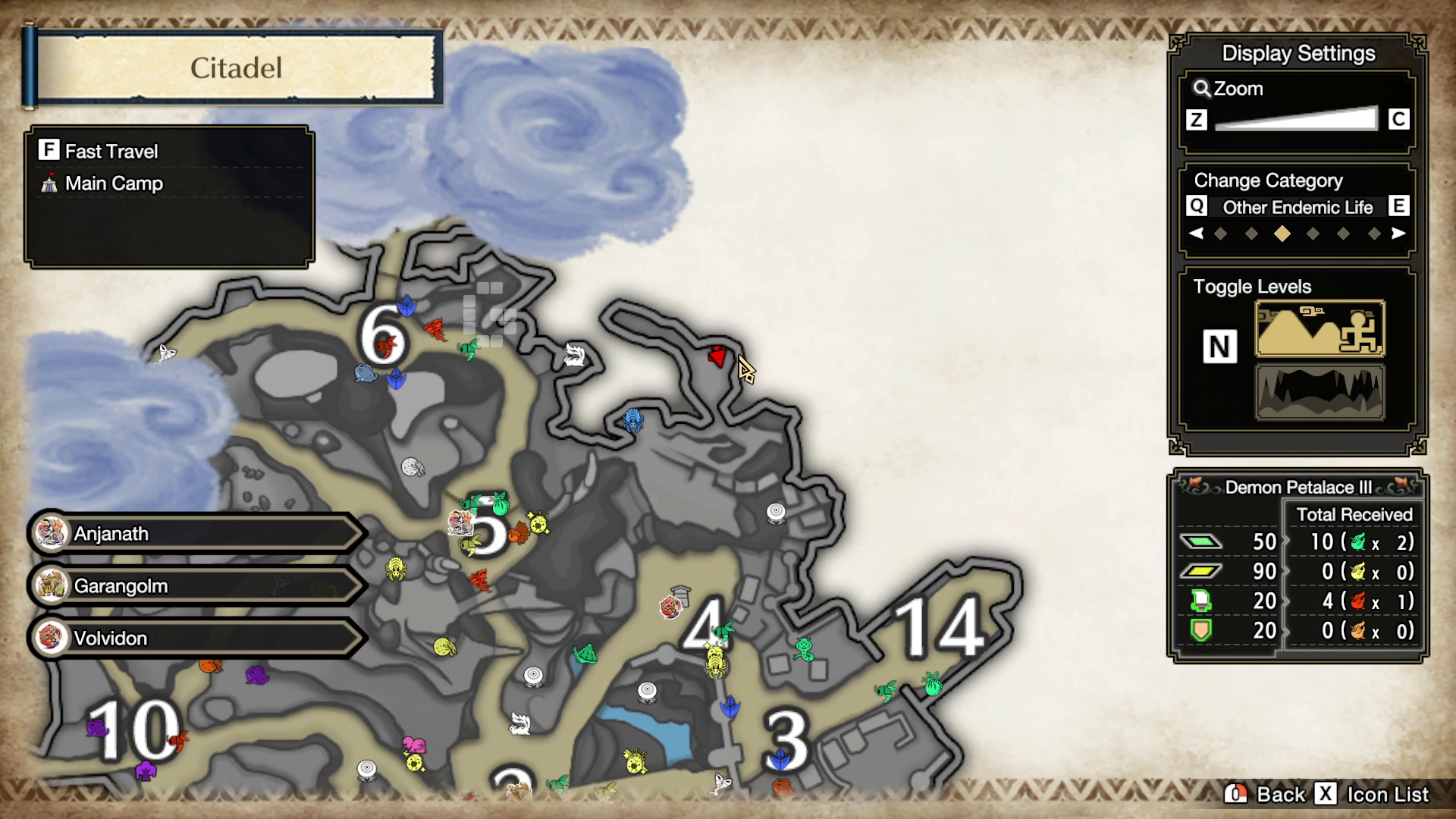Open the Other Endemic Life category selector
This screenshot has width=1456, height=819.
1298,207
